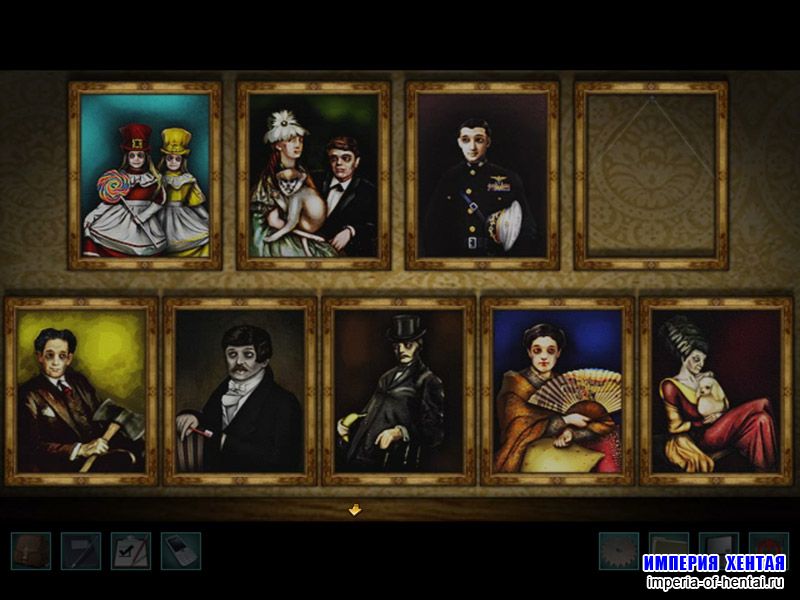The height and width of the screenshot is (600, 800).
Task: Click the empty picture frame
Action: coord(651,176)
